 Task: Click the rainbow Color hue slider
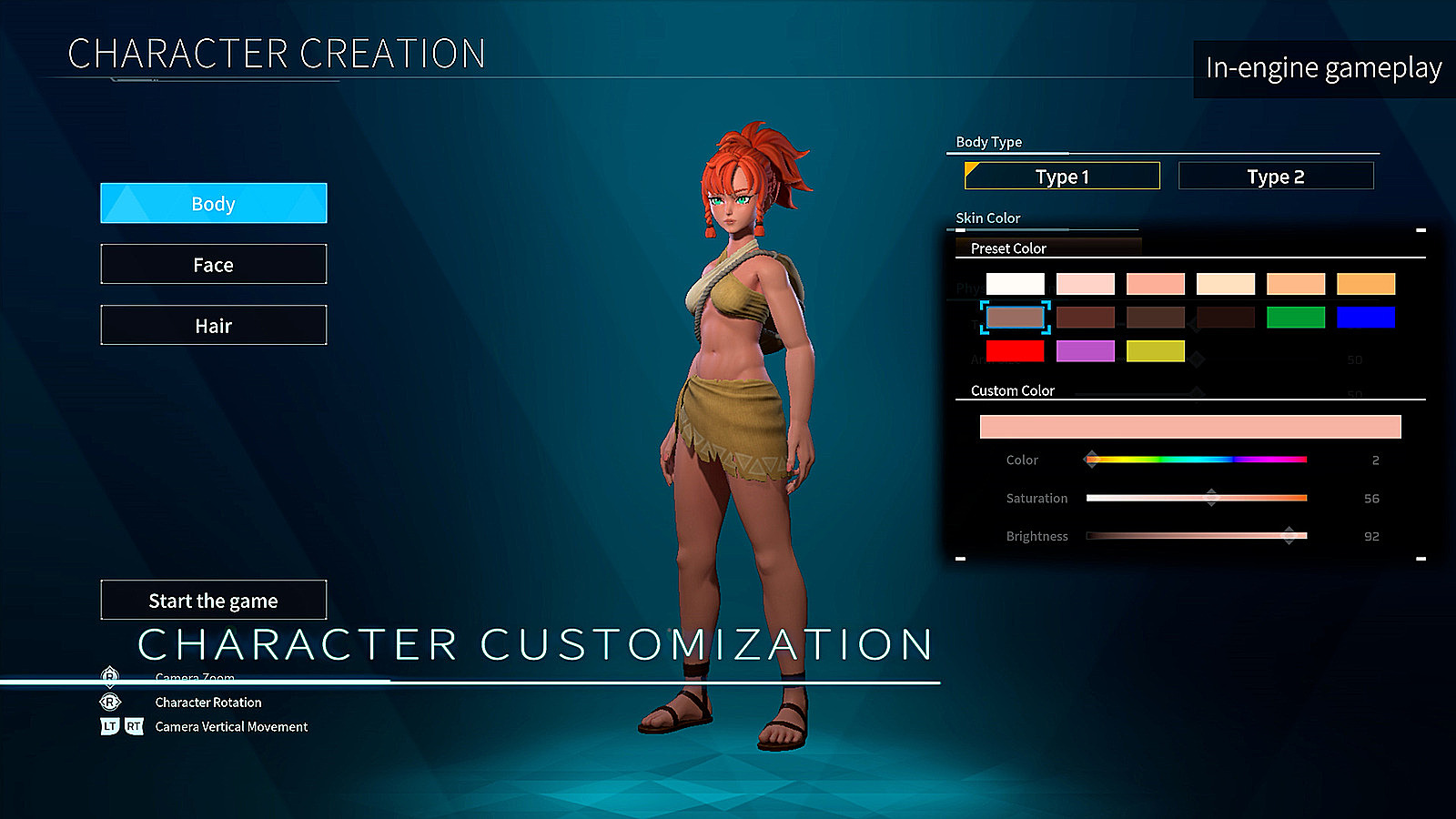pos(1196,460)
